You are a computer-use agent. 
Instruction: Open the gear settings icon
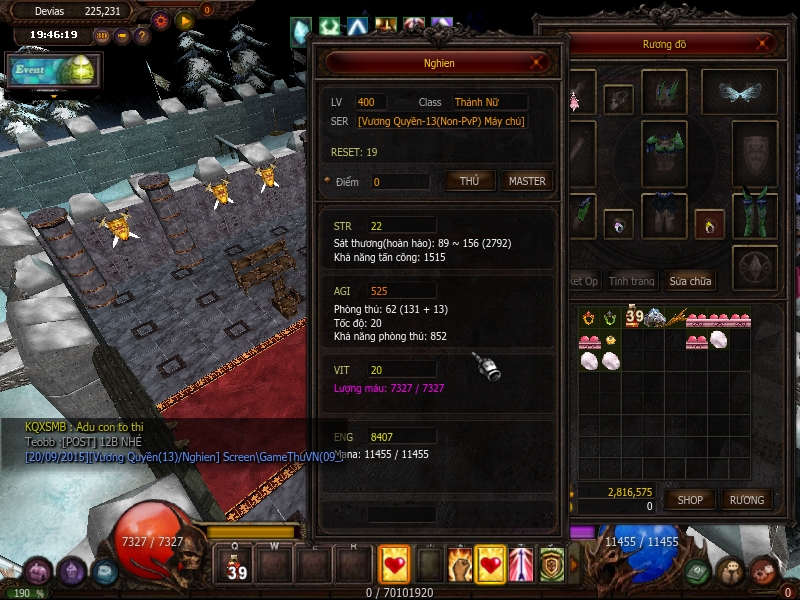(161, 19)
